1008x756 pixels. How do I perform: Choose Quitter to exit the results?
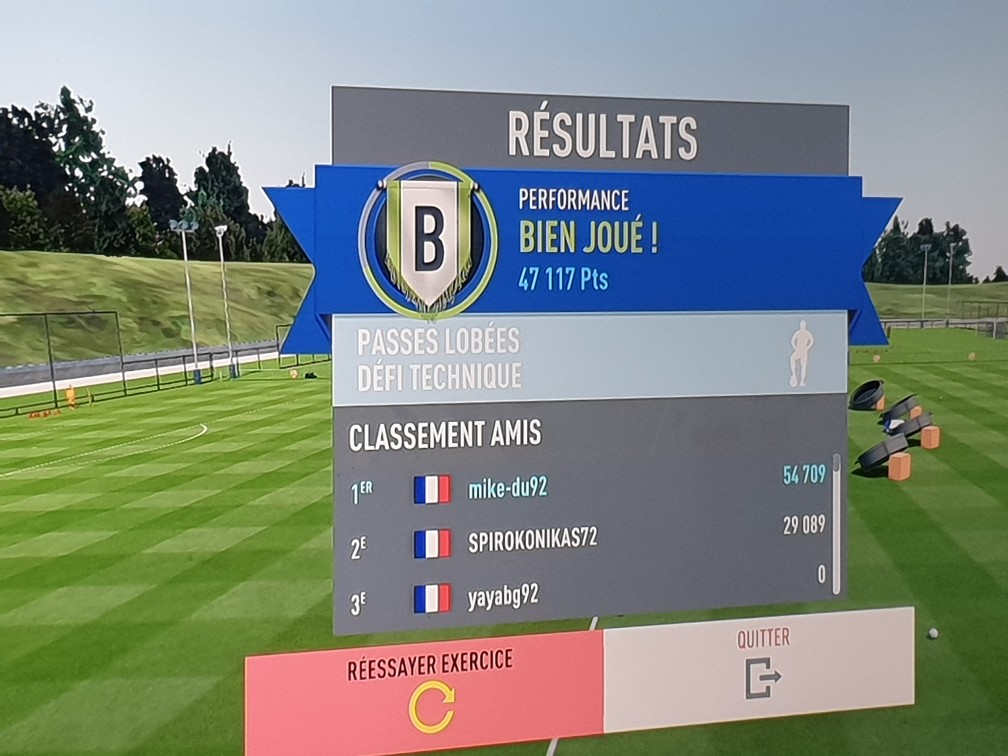pos(760,667)
